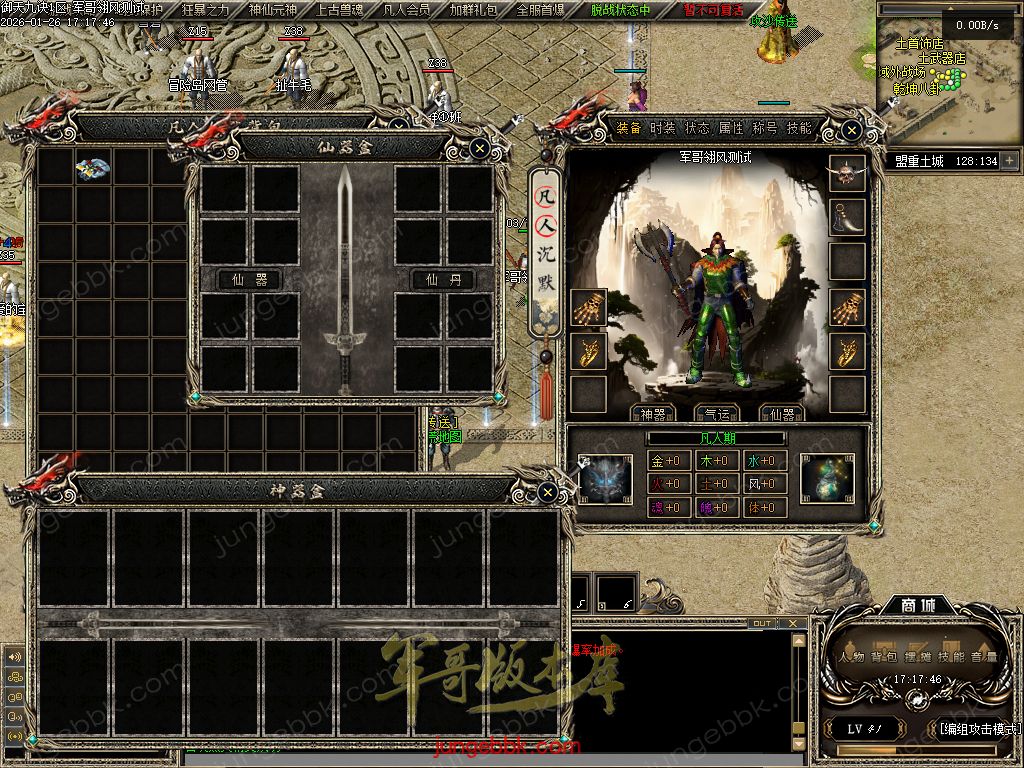The image size is (1024, 768).
Task: Open the 背包 bag from the bottom menu
Action: click(x=883, y=657)
